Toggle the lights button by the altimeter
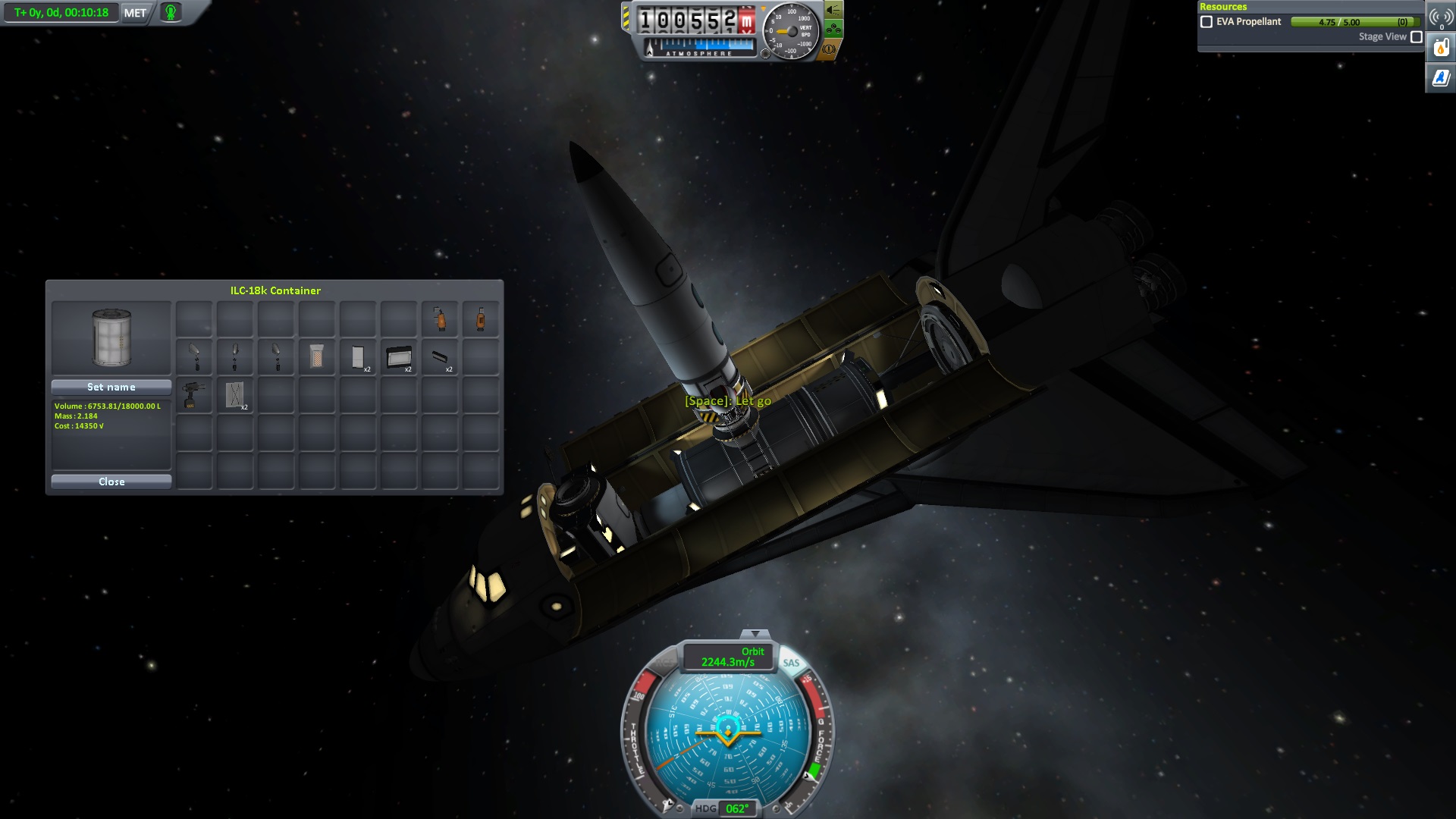 point(833,10)
